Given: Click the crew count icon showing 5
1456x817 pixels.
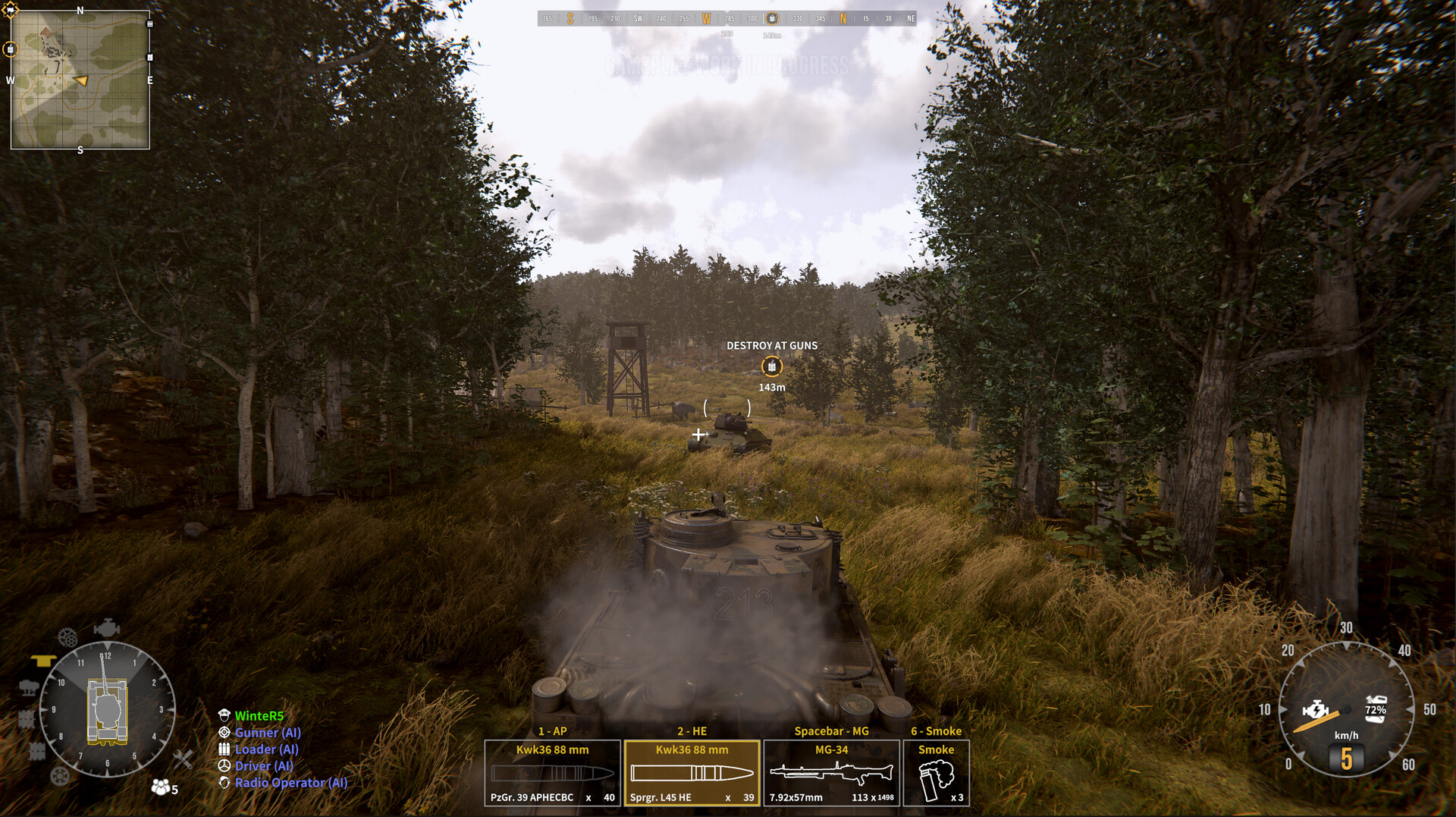Looking at the screenshot, I should [162, 787].
